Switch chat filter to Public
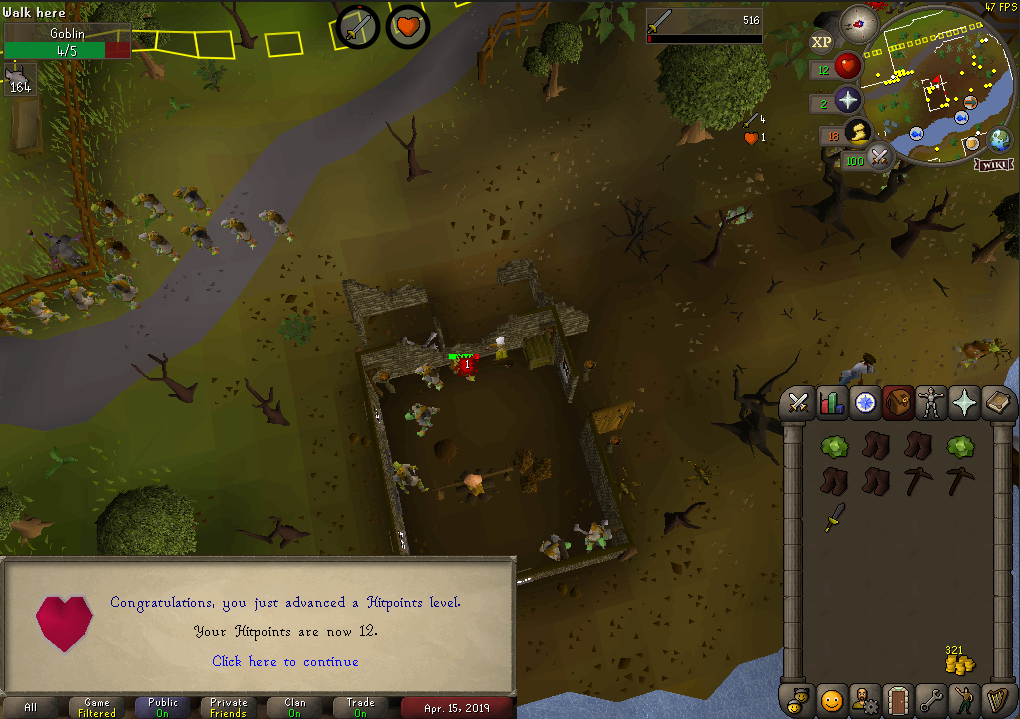 click(x=163, y=707)
